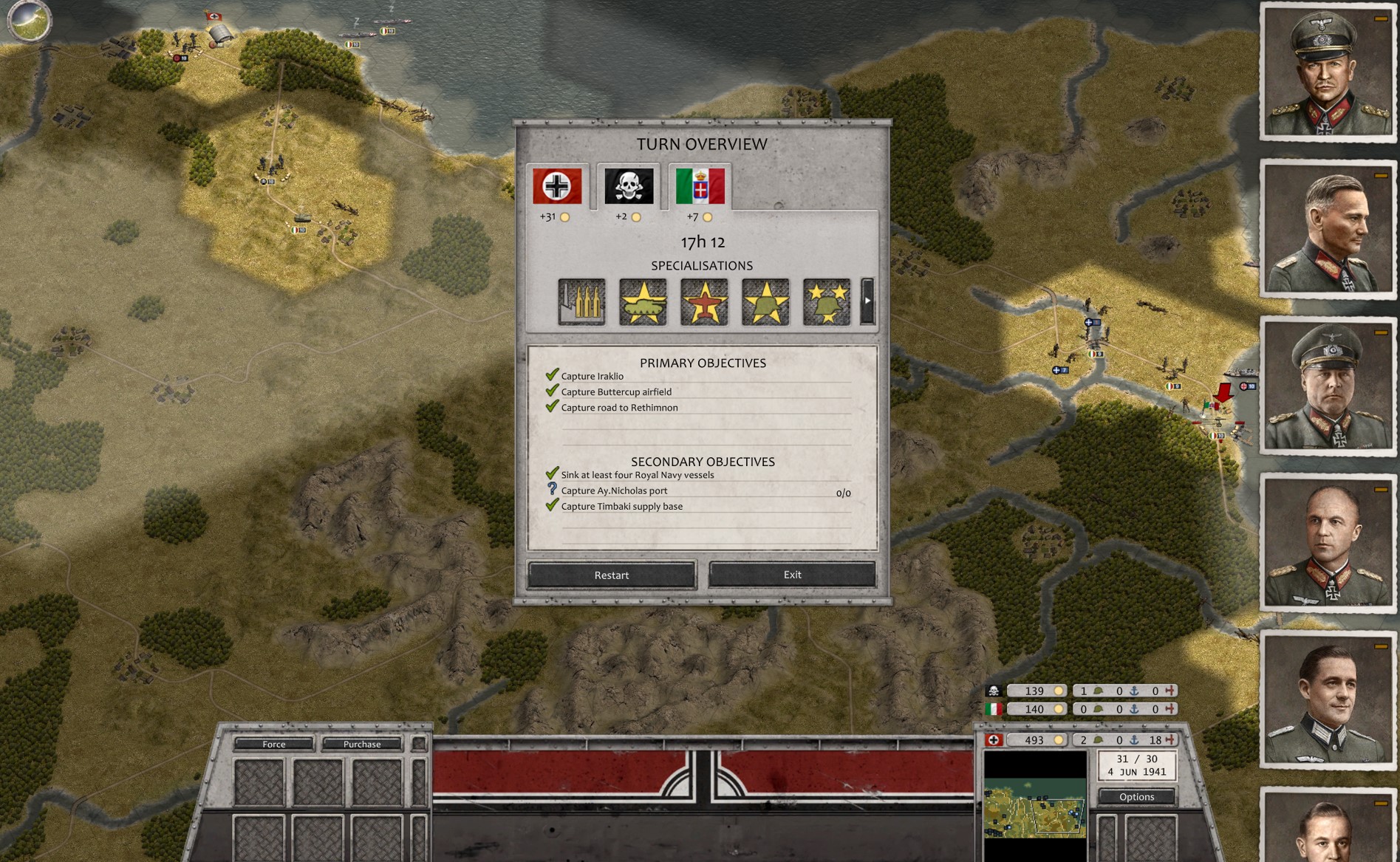Open the Italian flag tab
This screenshot has width=1400, height=862.
click(700, 186)
